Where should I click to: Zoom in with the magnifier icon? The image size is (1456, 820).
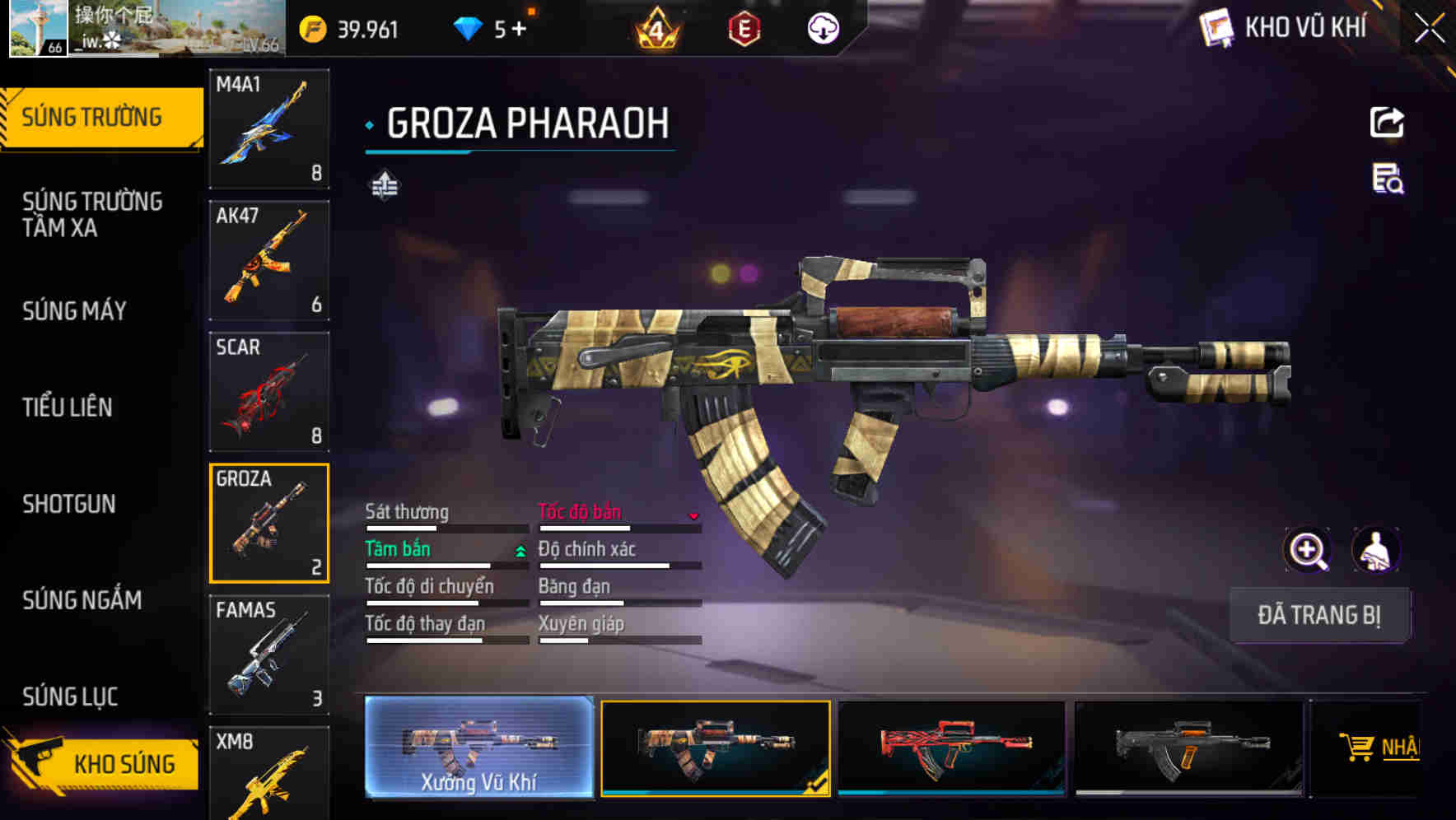(1307, 550)
